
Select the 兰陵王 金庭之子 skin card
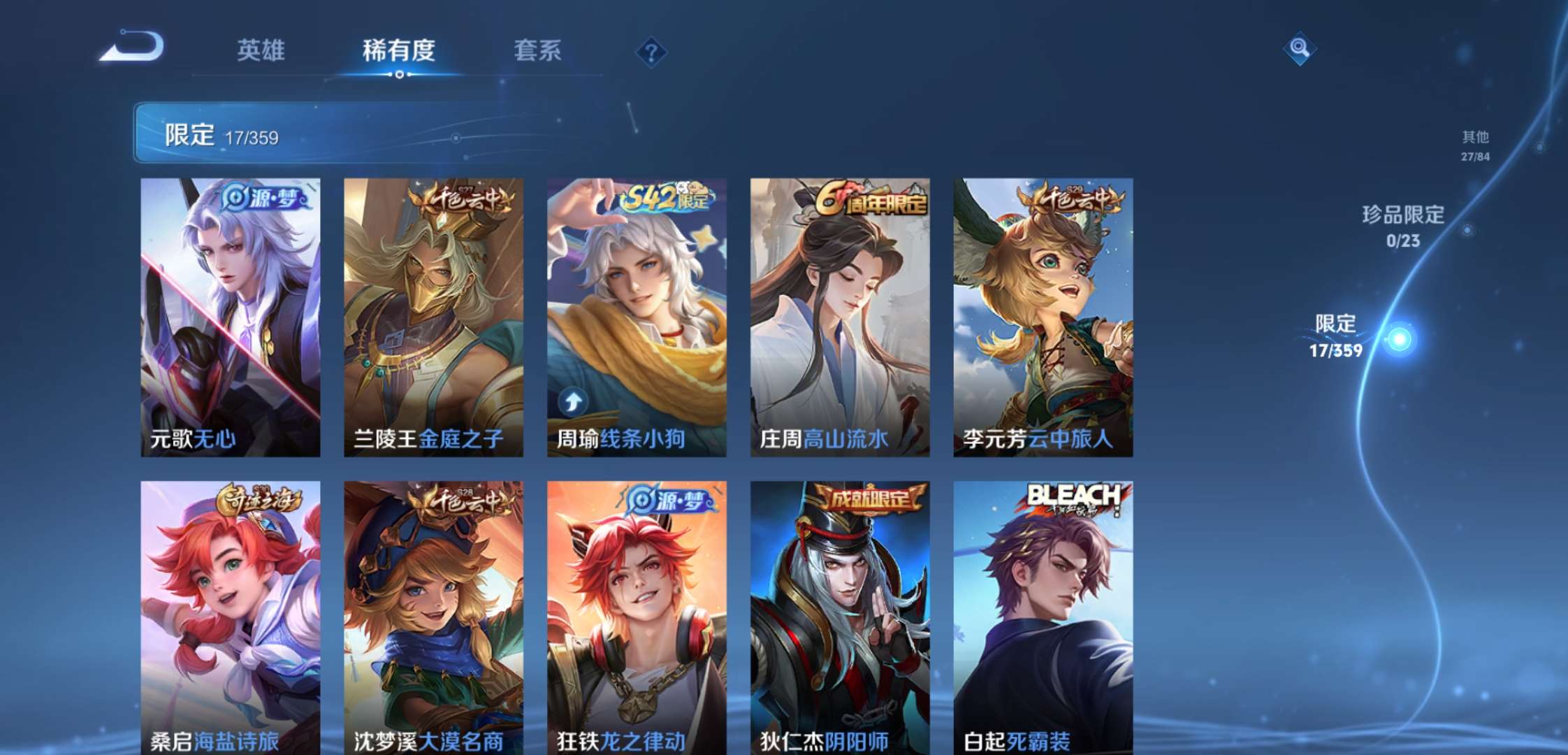433,317
